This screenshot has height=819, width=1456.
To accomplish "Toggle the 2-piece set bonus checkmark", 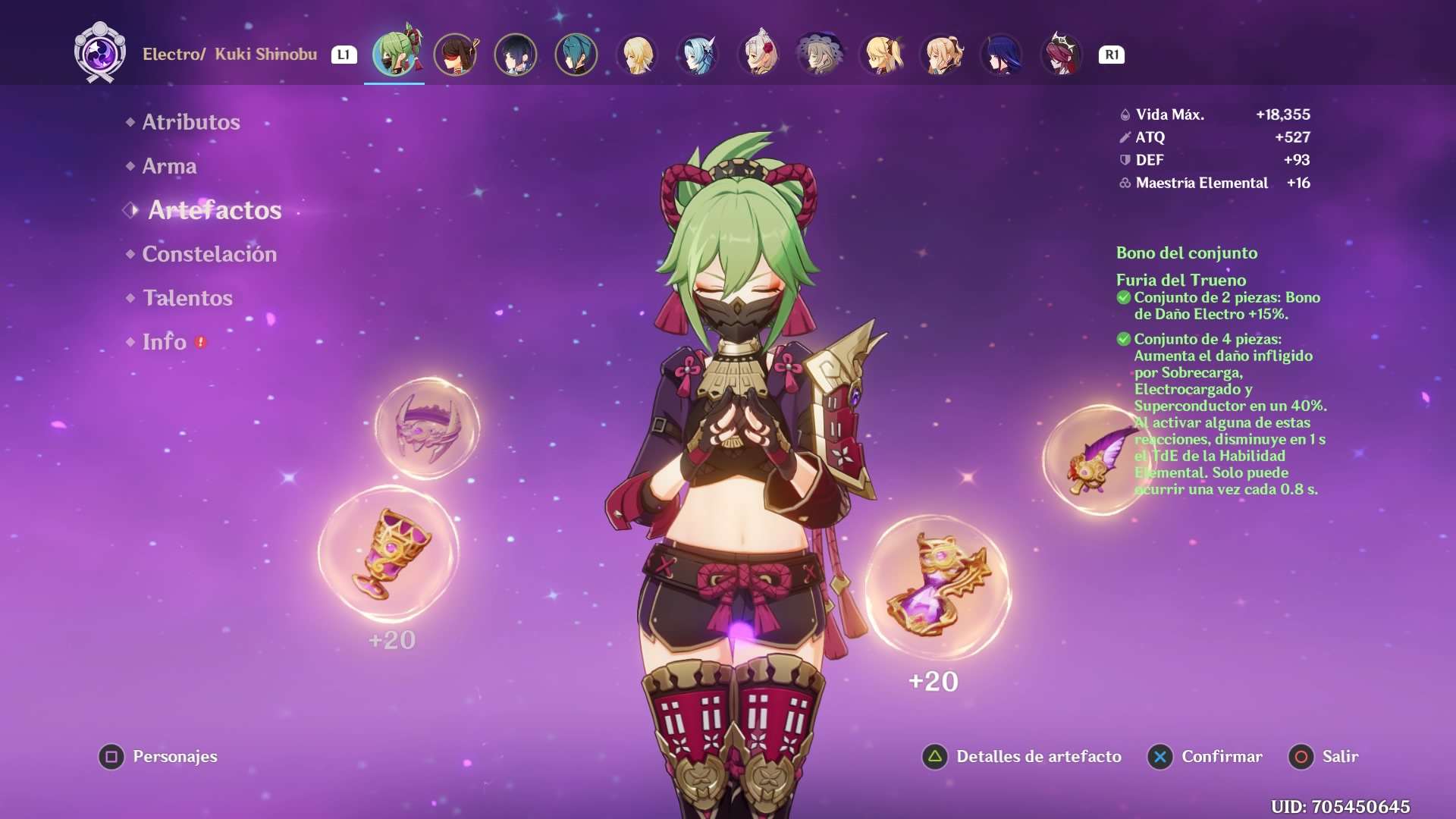I will click(1123, 298).
